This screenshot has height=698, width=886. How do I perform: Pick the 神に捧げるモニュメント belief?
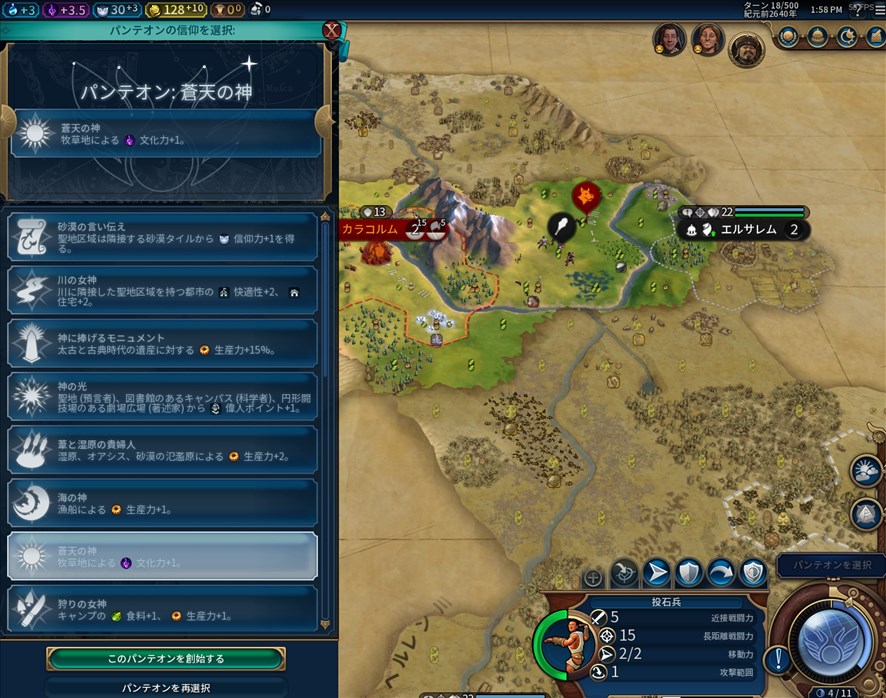click(x=163, y=343)
